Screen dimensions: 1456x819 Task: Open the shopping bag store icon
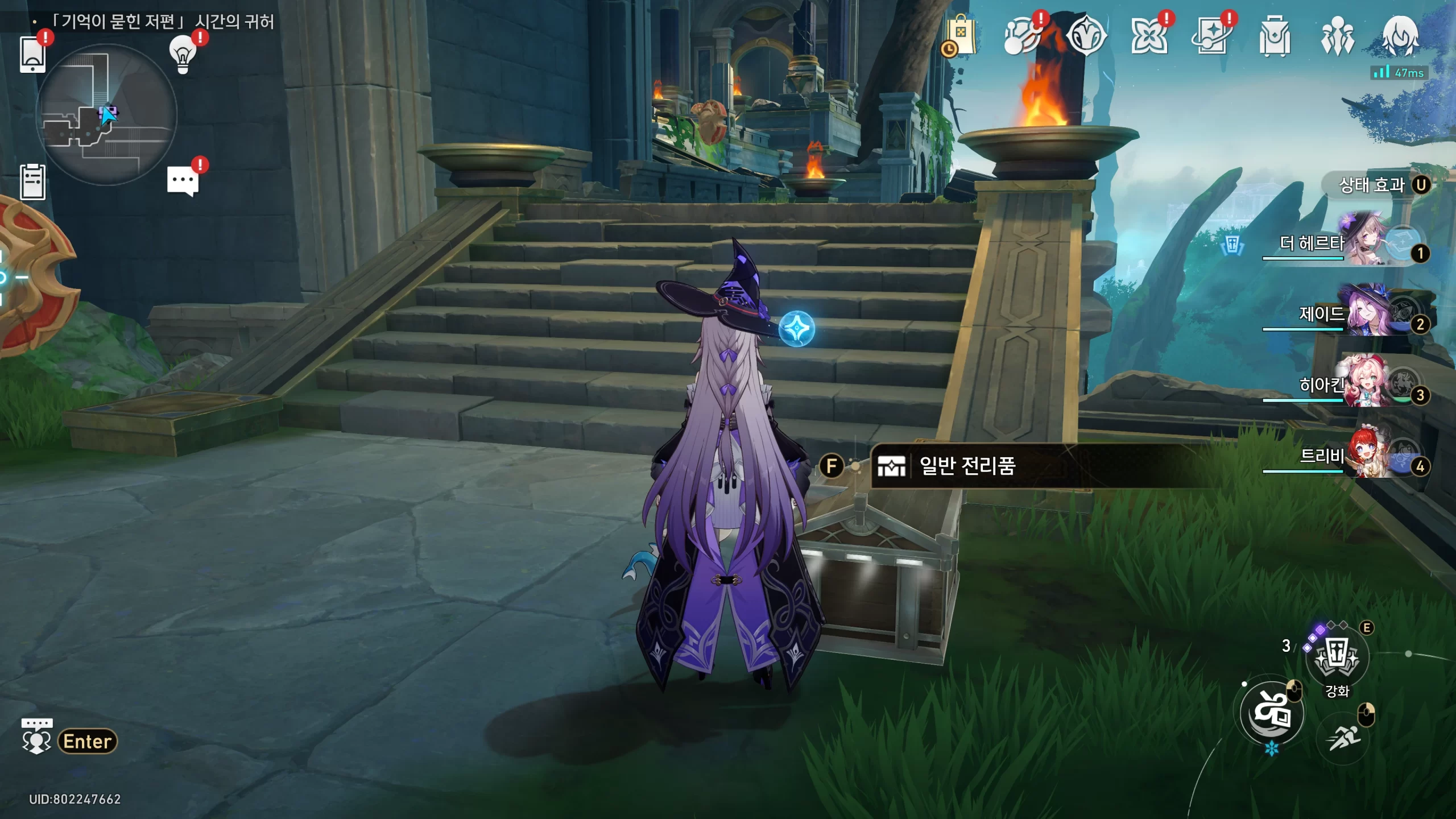pos(961,36)
